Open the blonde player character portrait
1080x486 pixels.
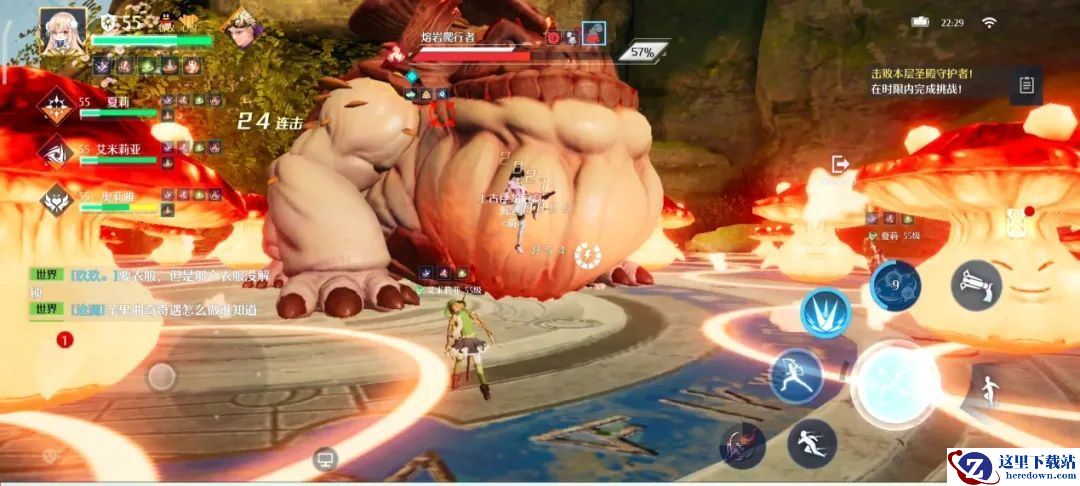pos(62,29)
